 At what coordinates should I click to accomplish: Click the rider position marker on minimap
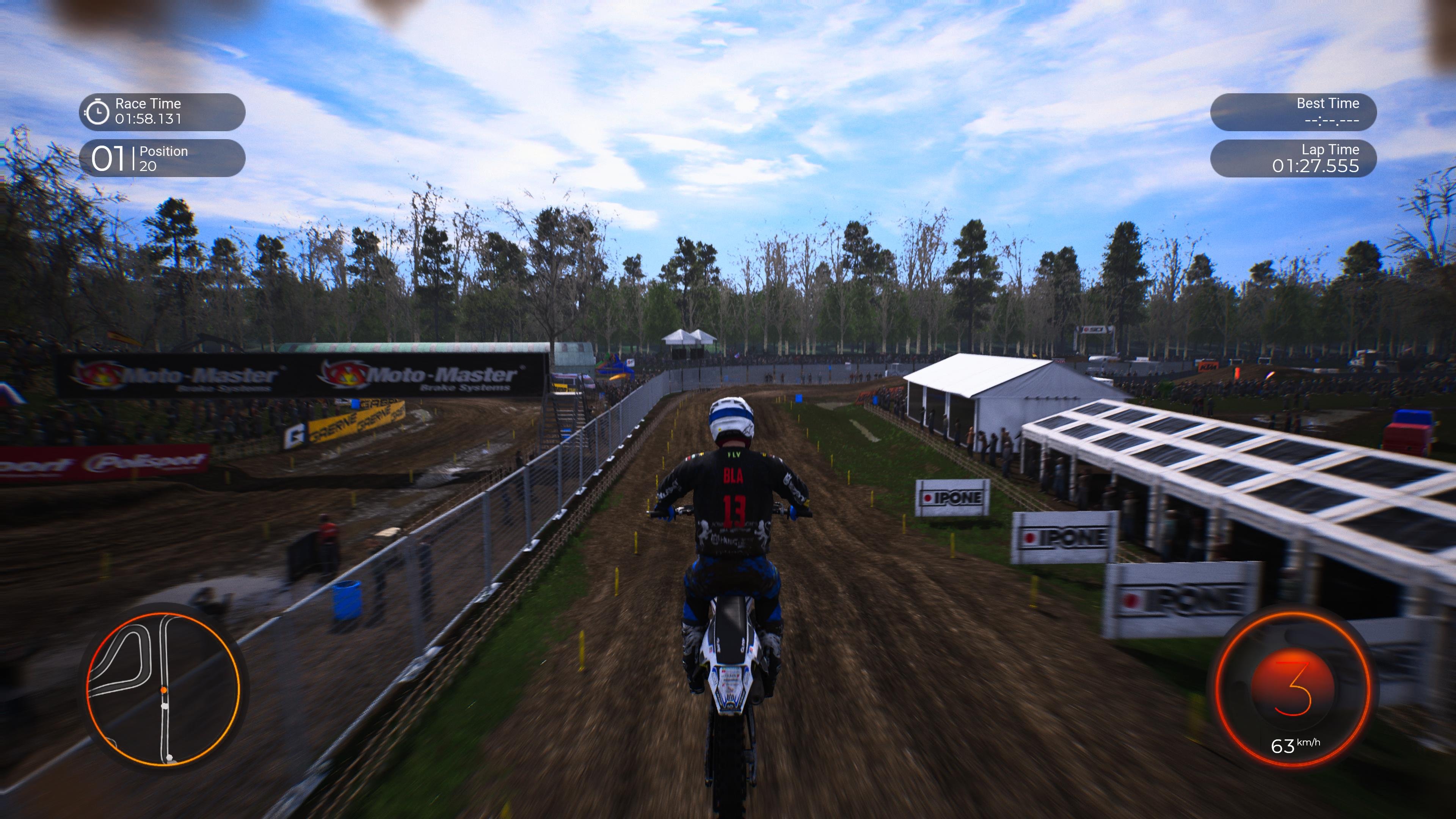click(165, 690)
